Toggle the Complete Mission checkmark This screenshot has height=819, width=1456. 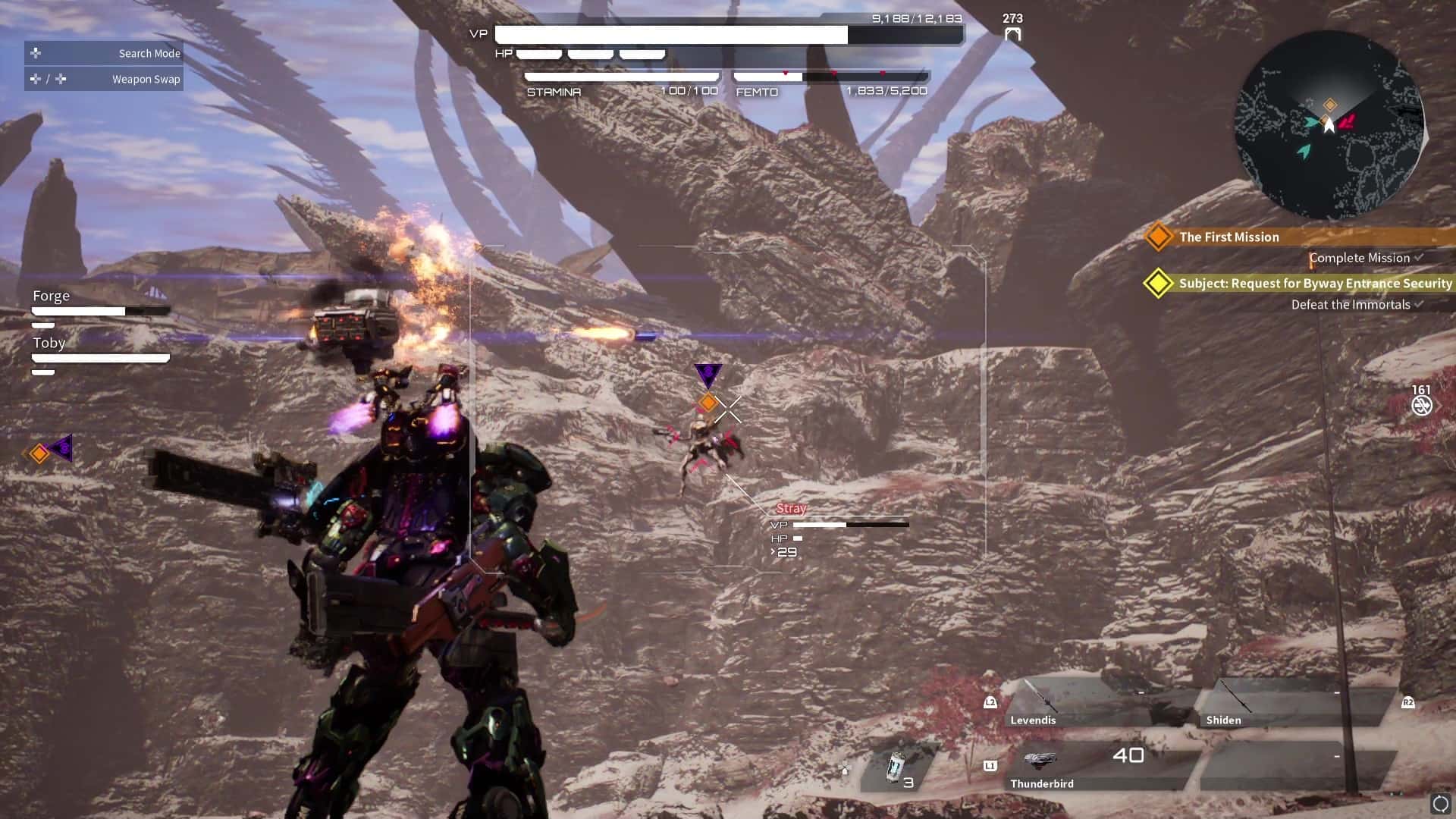[x=1417, y=258]
